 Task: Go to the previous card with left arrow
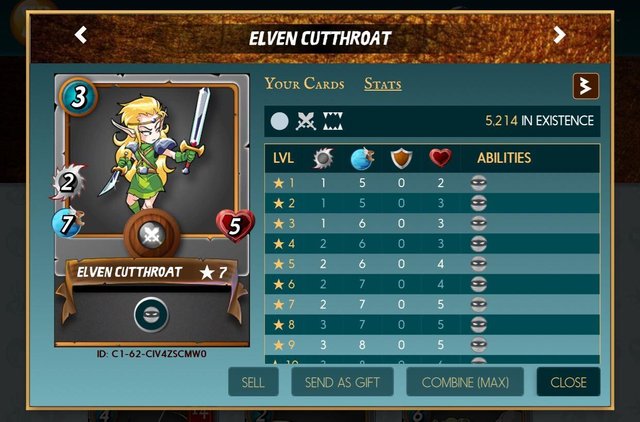(81, 36)
